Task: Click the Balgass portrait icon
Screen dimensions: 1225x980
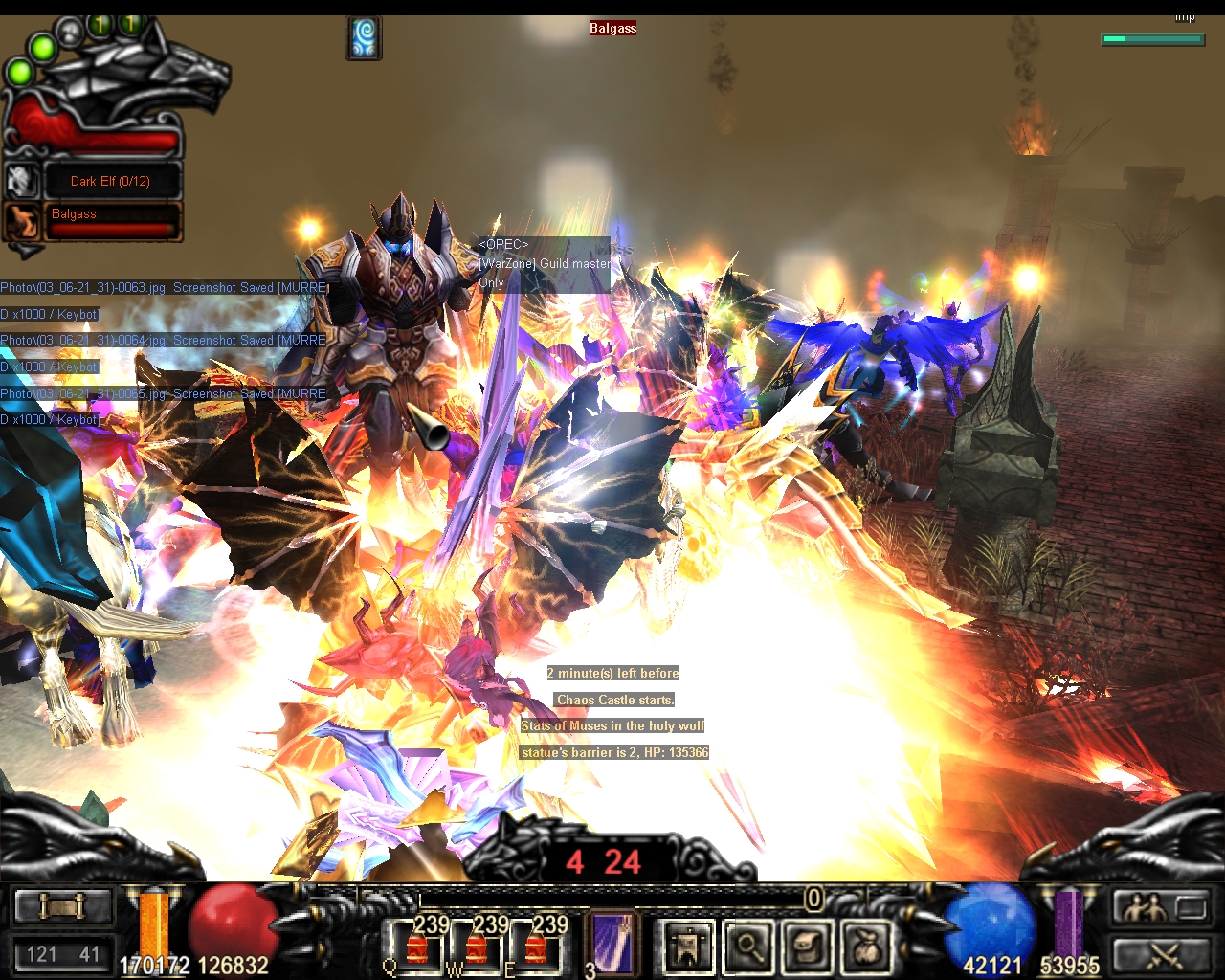Action: tap(22, 221)
